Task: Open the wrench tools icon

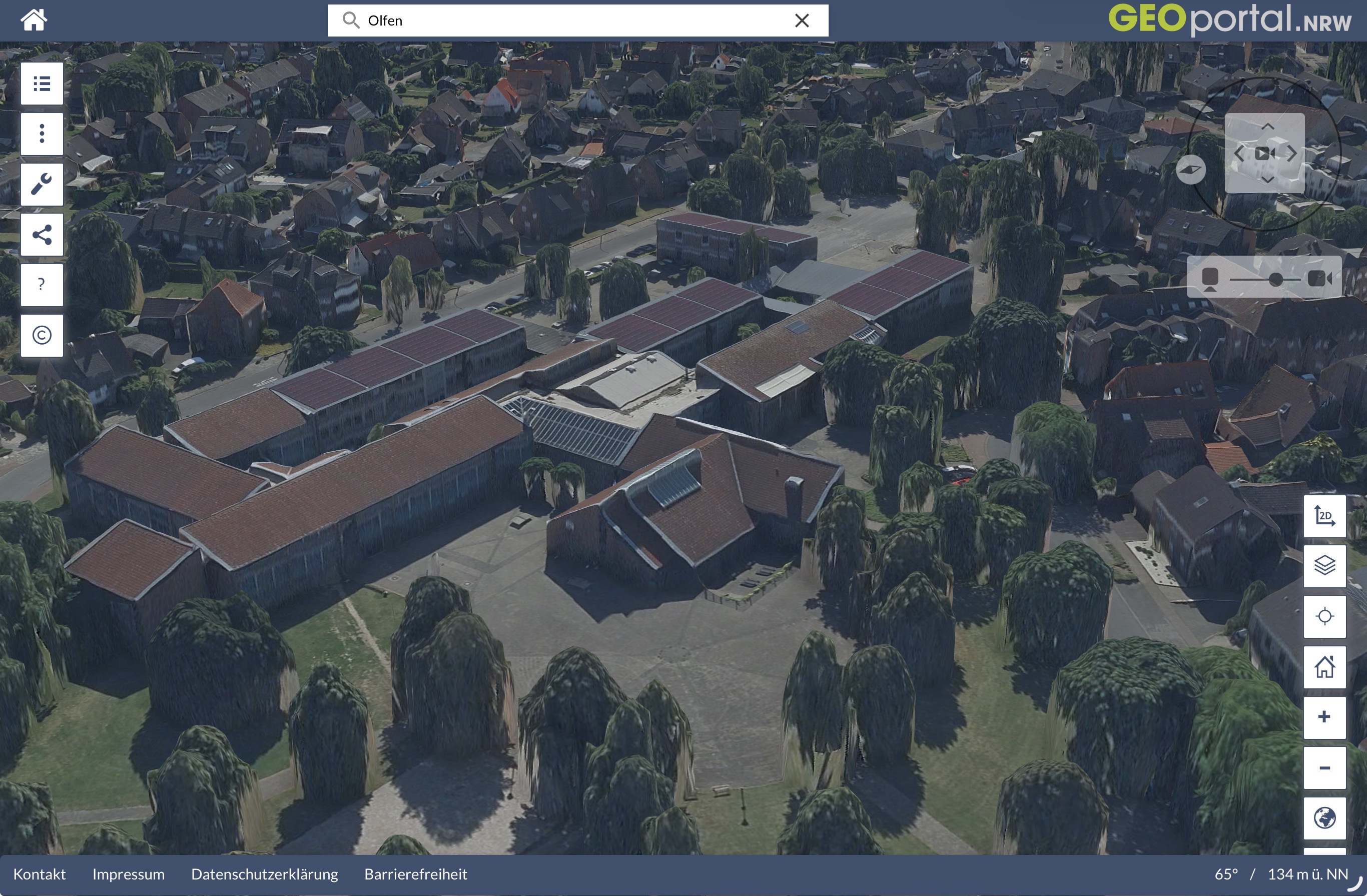Action: click(x=42, y=184)
